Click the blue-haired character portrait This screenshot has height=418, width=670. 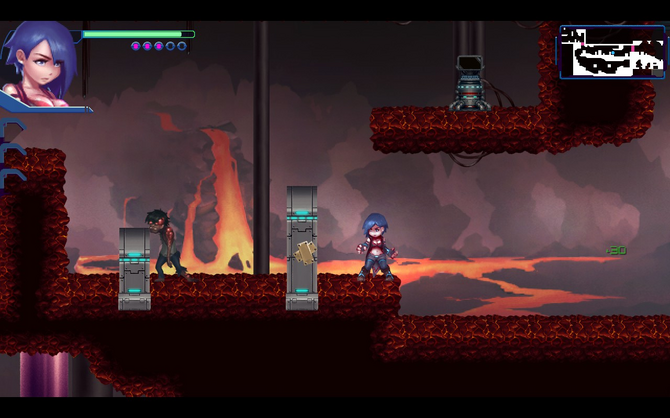point(40,62)
